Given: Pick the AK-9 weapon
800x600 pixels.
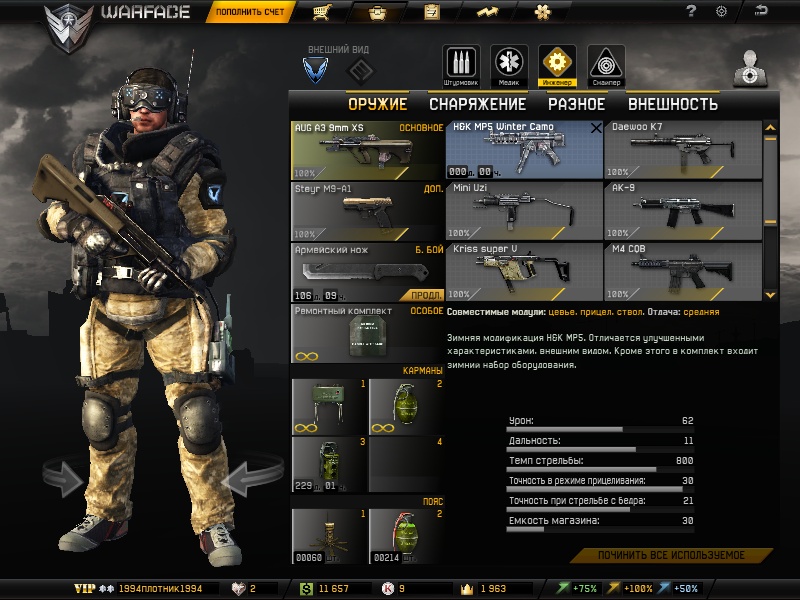Looking at the screenshot, I should click(x=681, y=210).
